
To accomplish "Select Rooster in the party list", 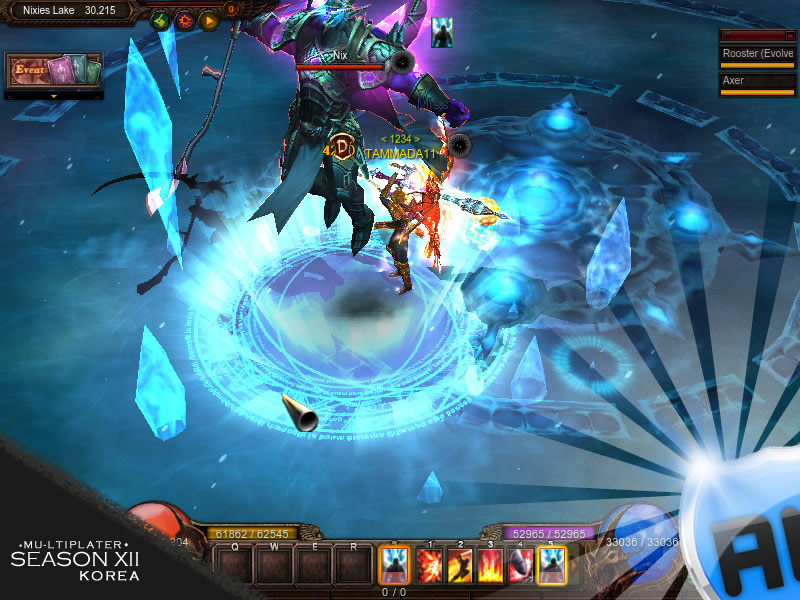I will 757,54.
